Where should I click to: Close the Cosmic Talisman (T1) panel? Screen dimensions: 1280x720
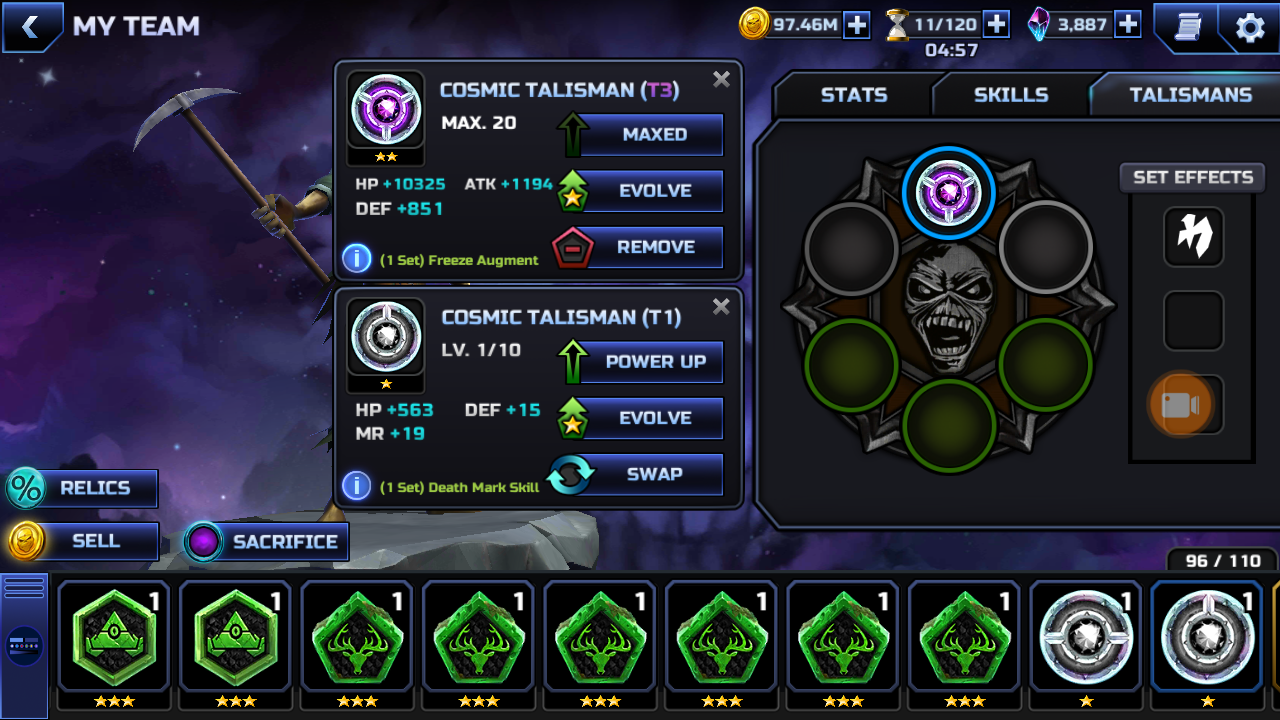click(x=721, y=307)
